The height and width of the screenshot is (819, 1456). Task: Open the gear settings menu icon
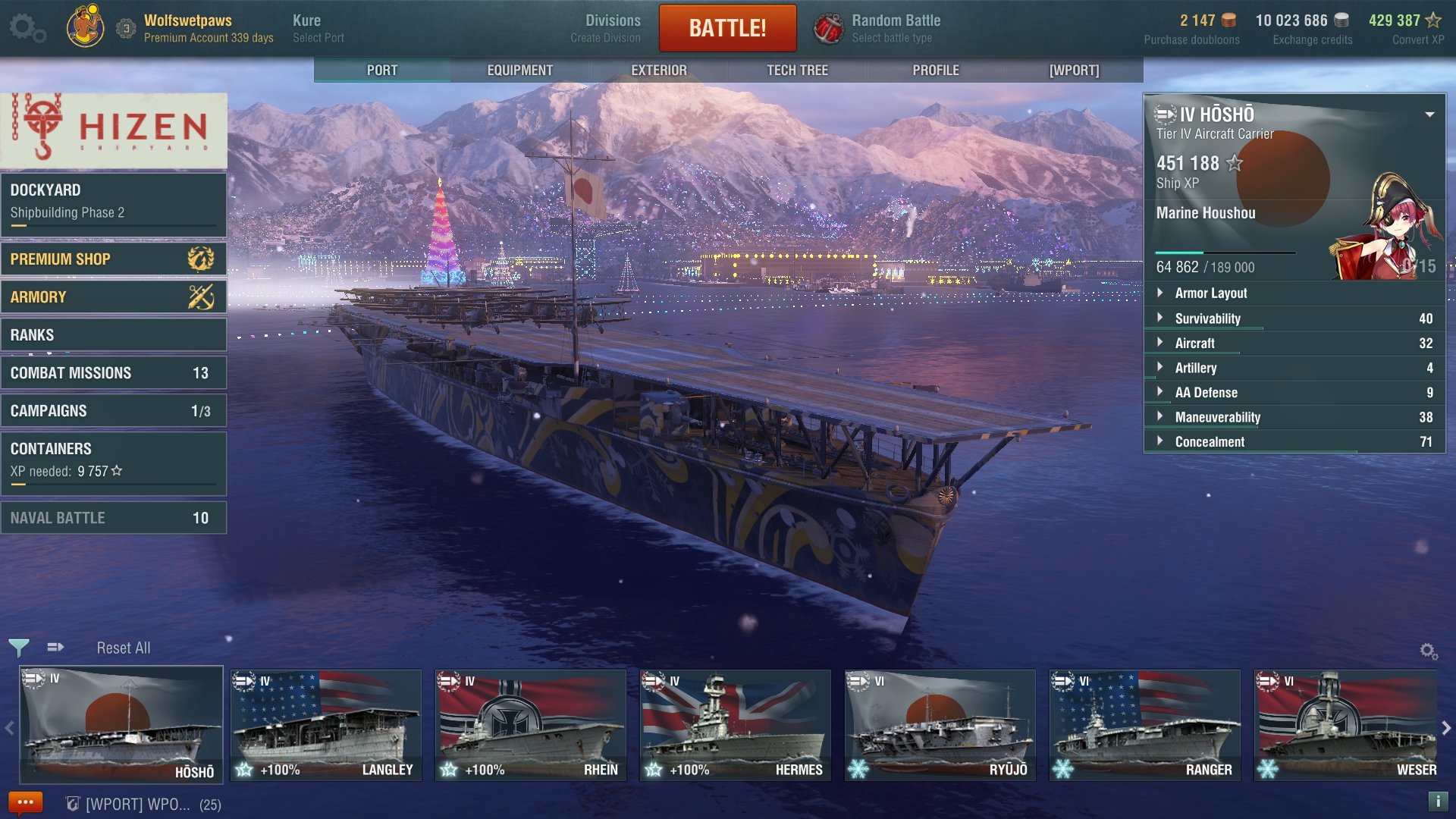27,29
